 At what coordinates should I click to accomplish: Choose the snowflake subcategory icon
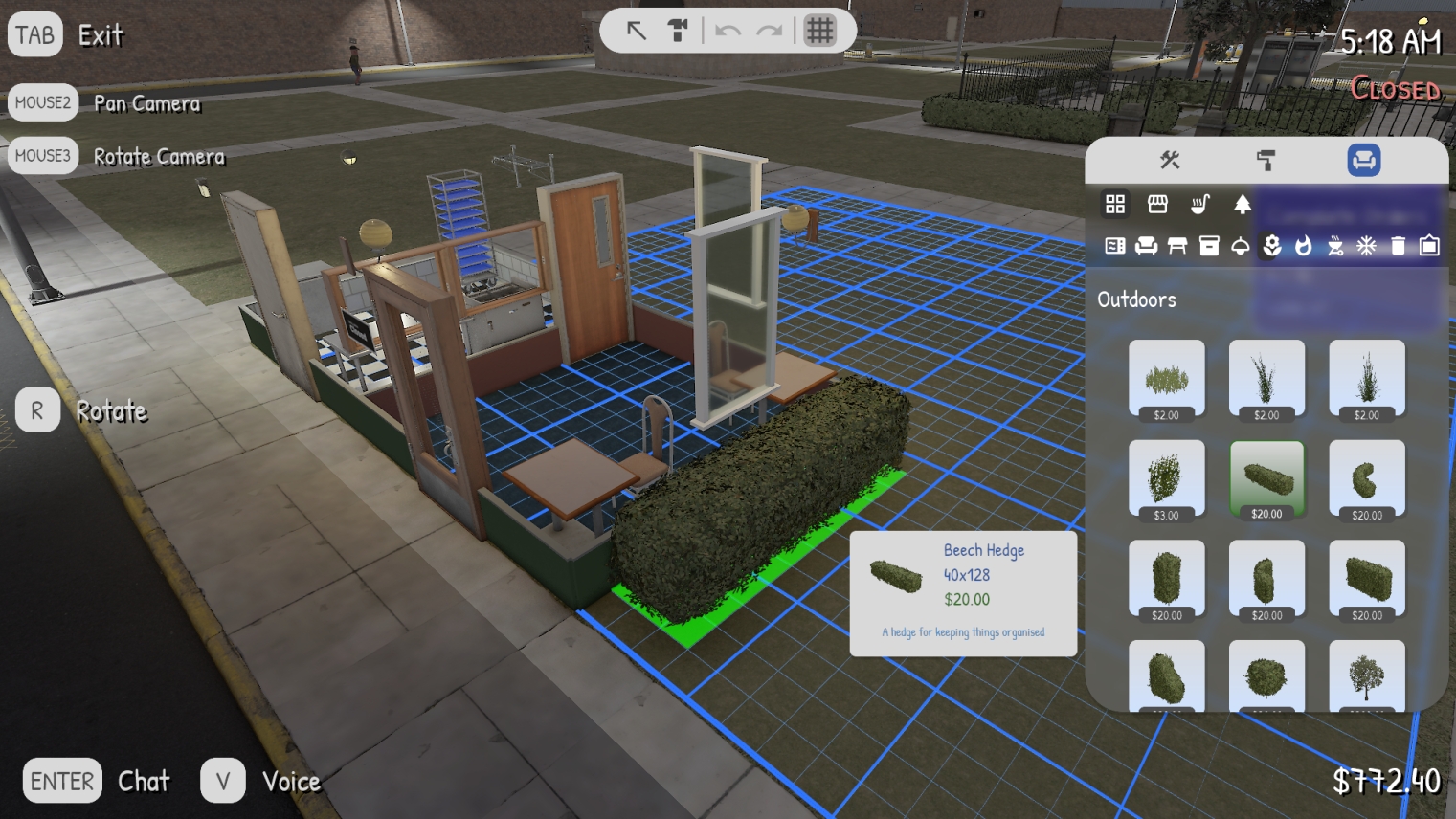point(1366,246)
